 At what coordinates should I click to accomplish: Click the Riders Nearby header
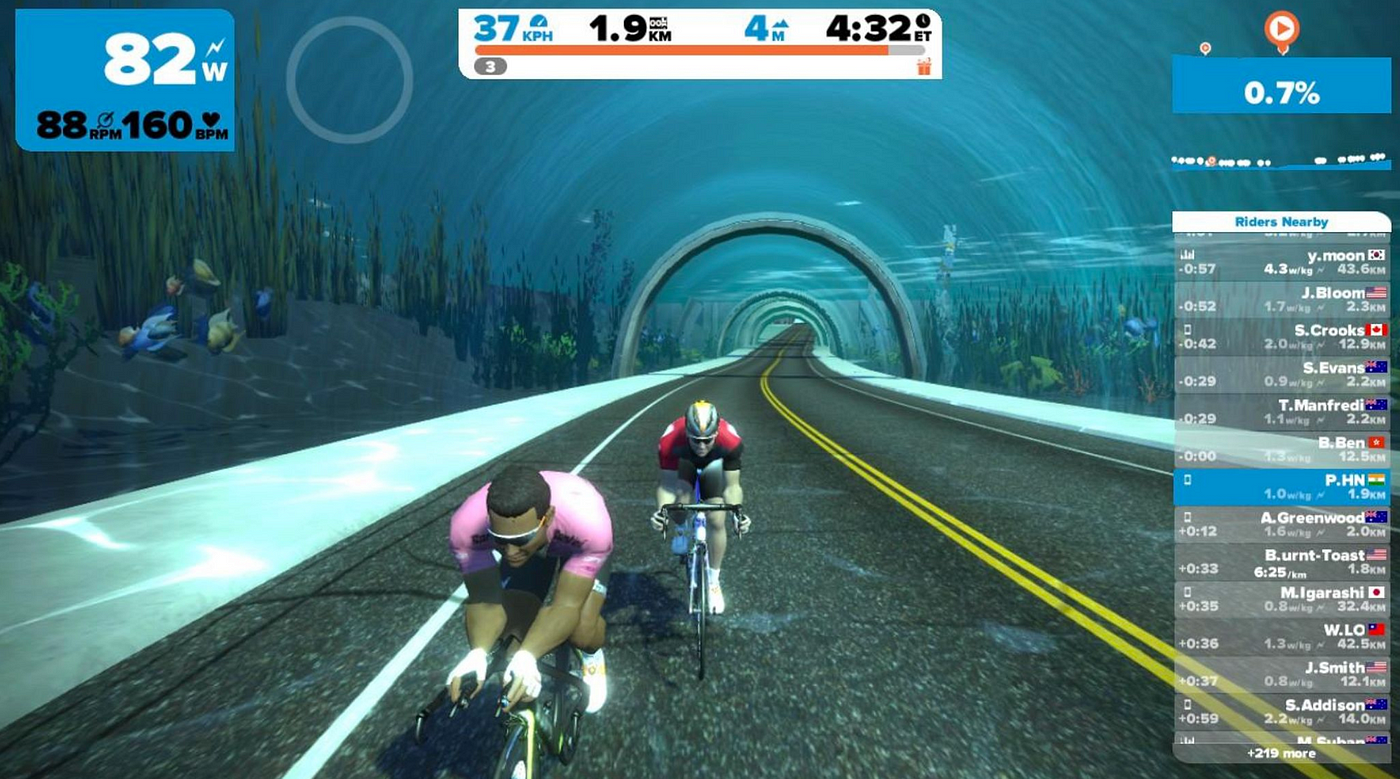tap(1281, 222)
